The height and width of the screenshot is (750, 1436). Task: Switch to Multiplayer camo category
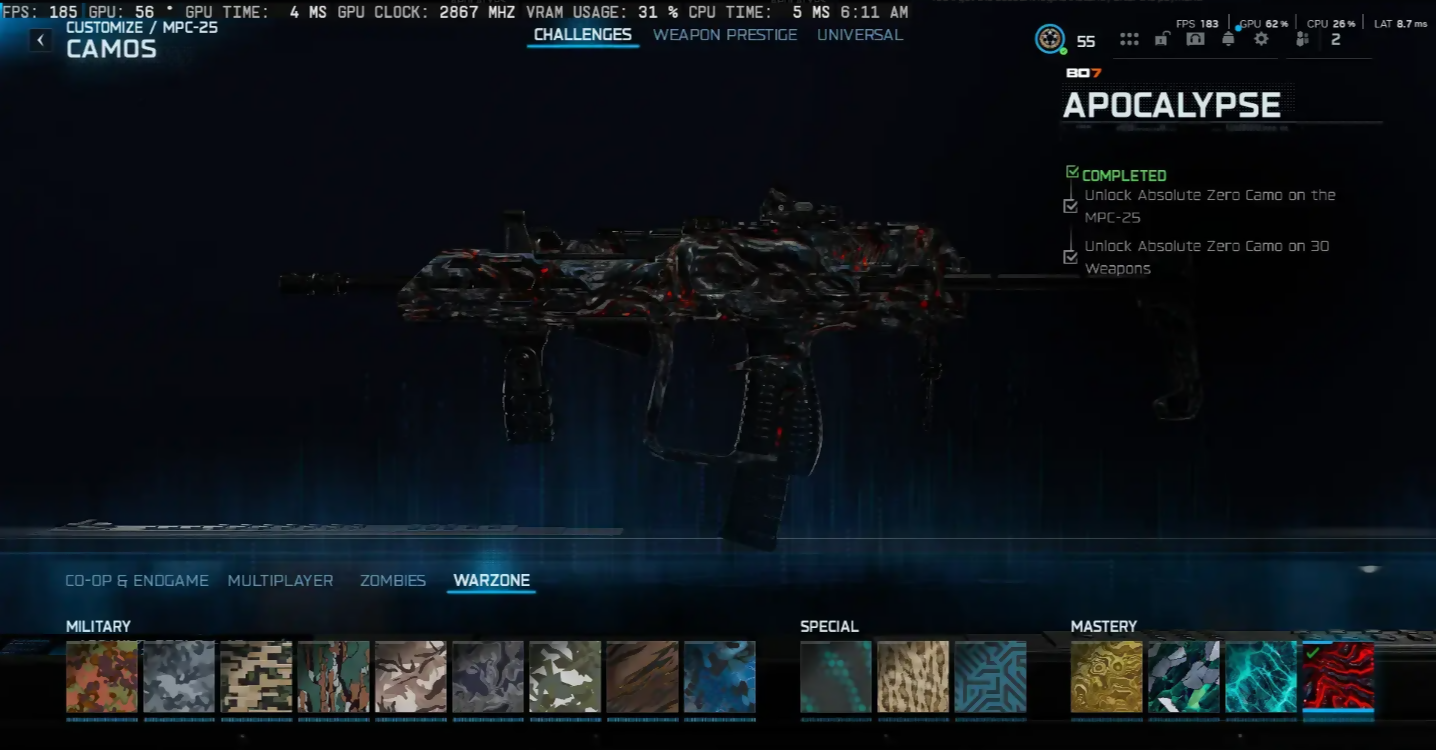point(280,580)
